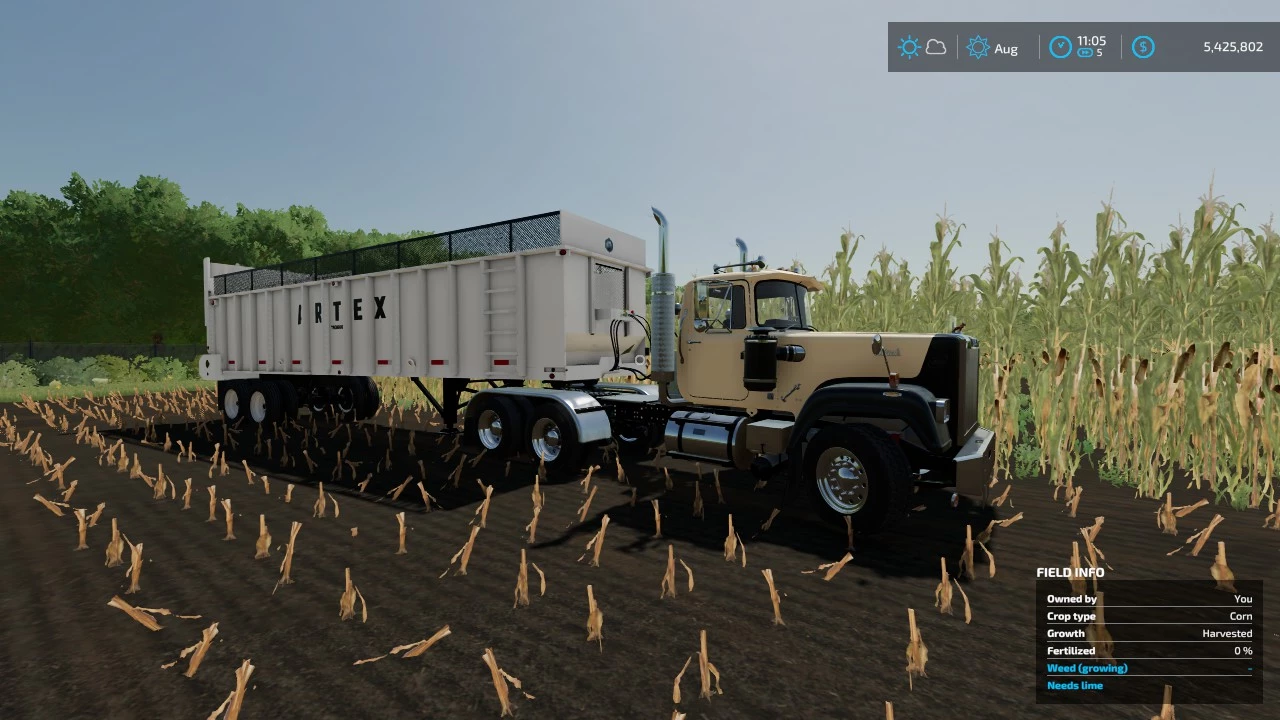Click the Needs lime warning indicator

tap(1075, 685)
